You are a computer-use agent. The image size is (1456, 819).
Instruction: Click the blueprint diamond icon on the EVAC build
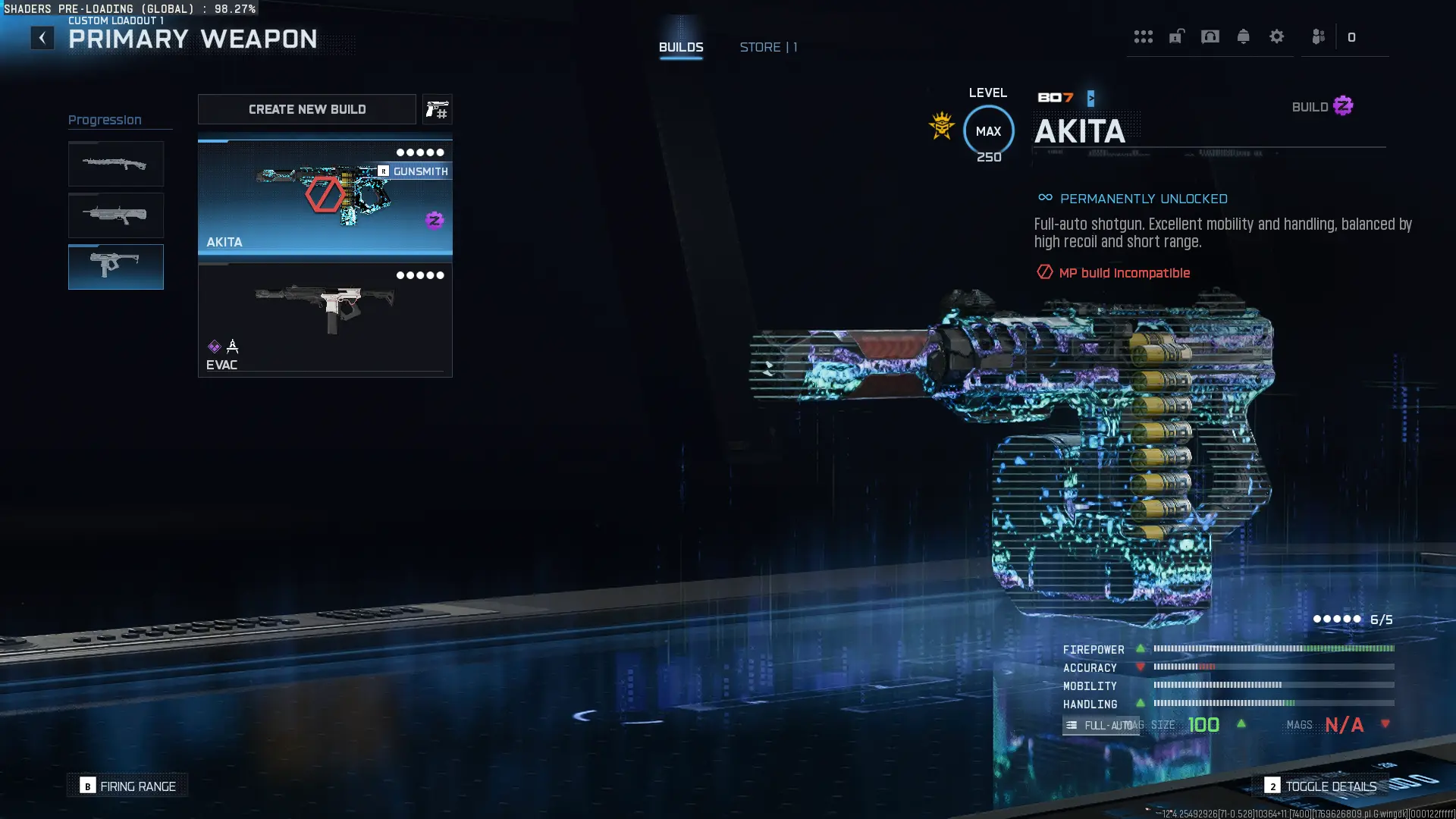[215, 346]
